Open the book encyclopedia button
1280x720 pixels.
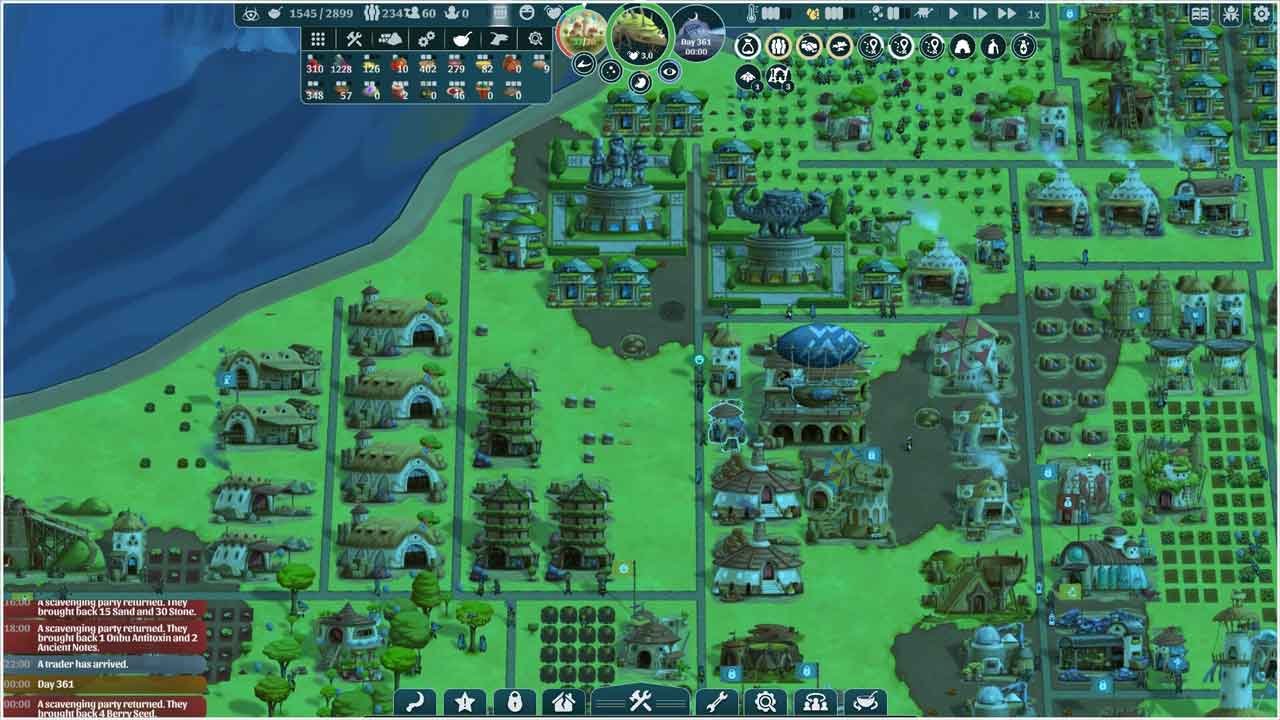coord(1200,14)
